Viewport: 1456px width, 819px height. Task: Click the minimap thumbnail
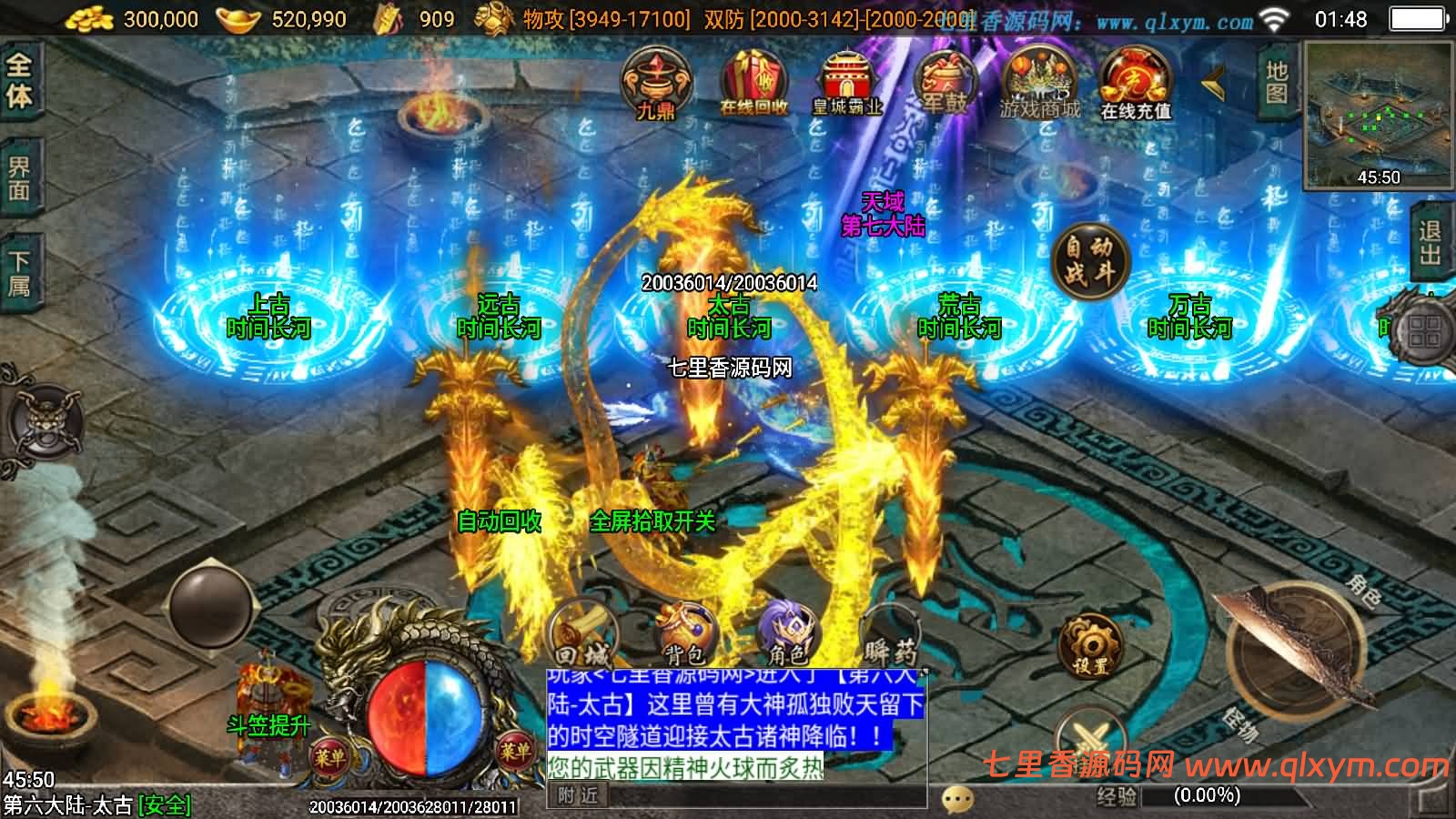1378,114
